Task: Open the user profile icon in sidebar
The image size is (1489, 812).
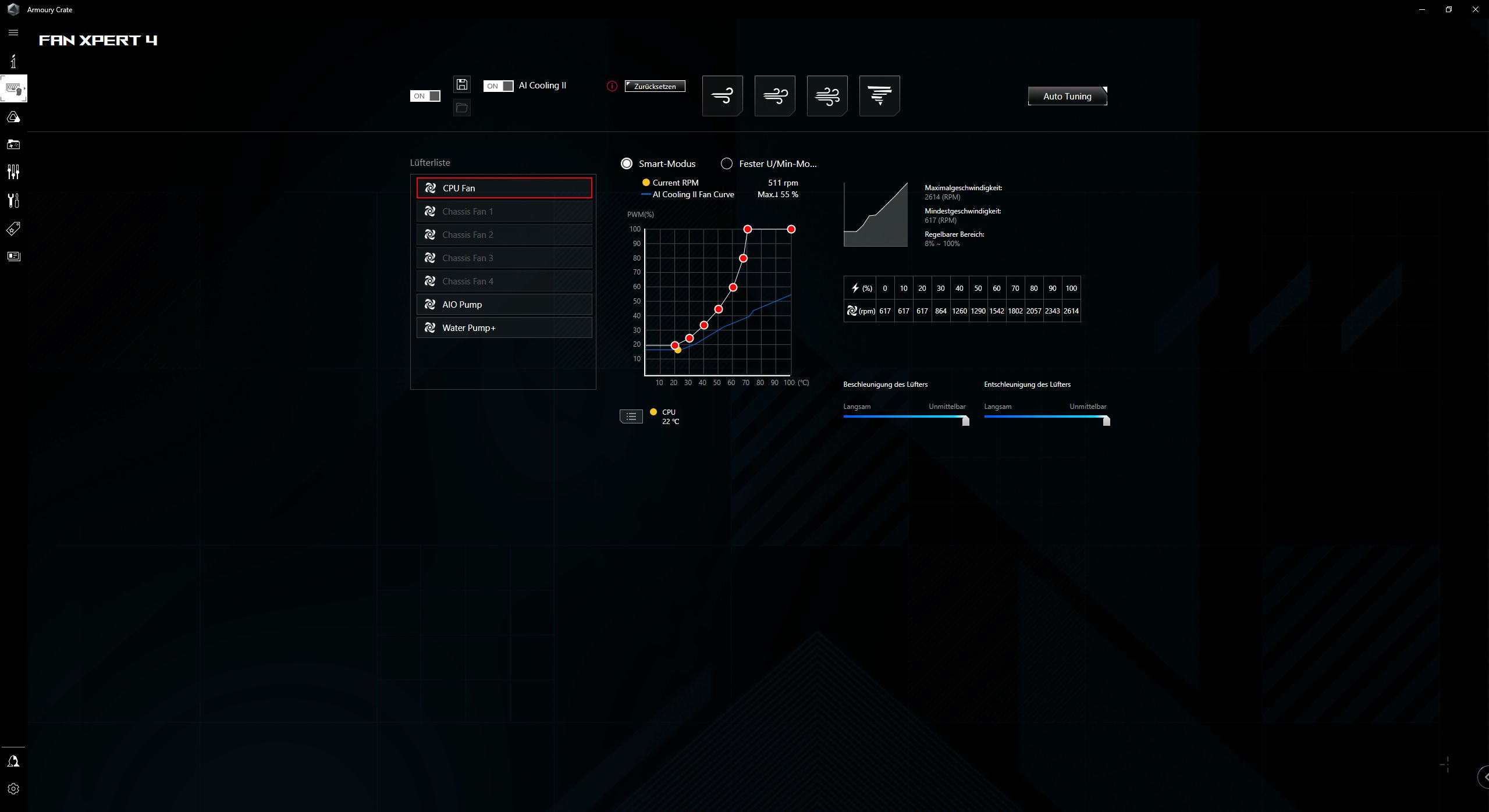Action: point(13,761)
